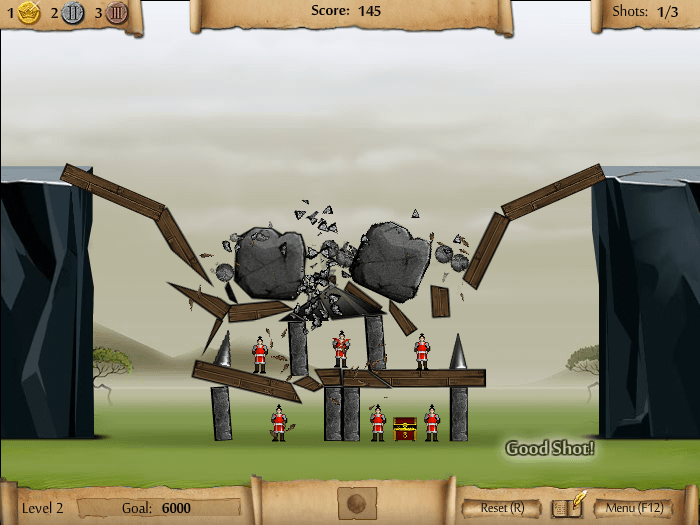Click the Reset (R) button

[502, 507]
